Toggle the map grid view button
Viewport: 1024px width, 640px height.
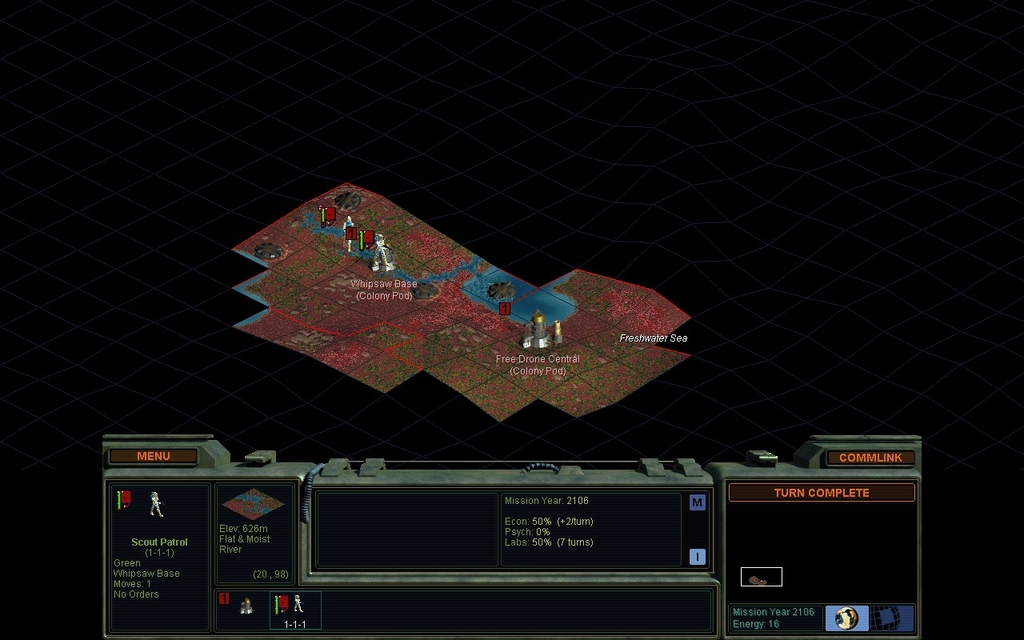(x=886, y=617)
